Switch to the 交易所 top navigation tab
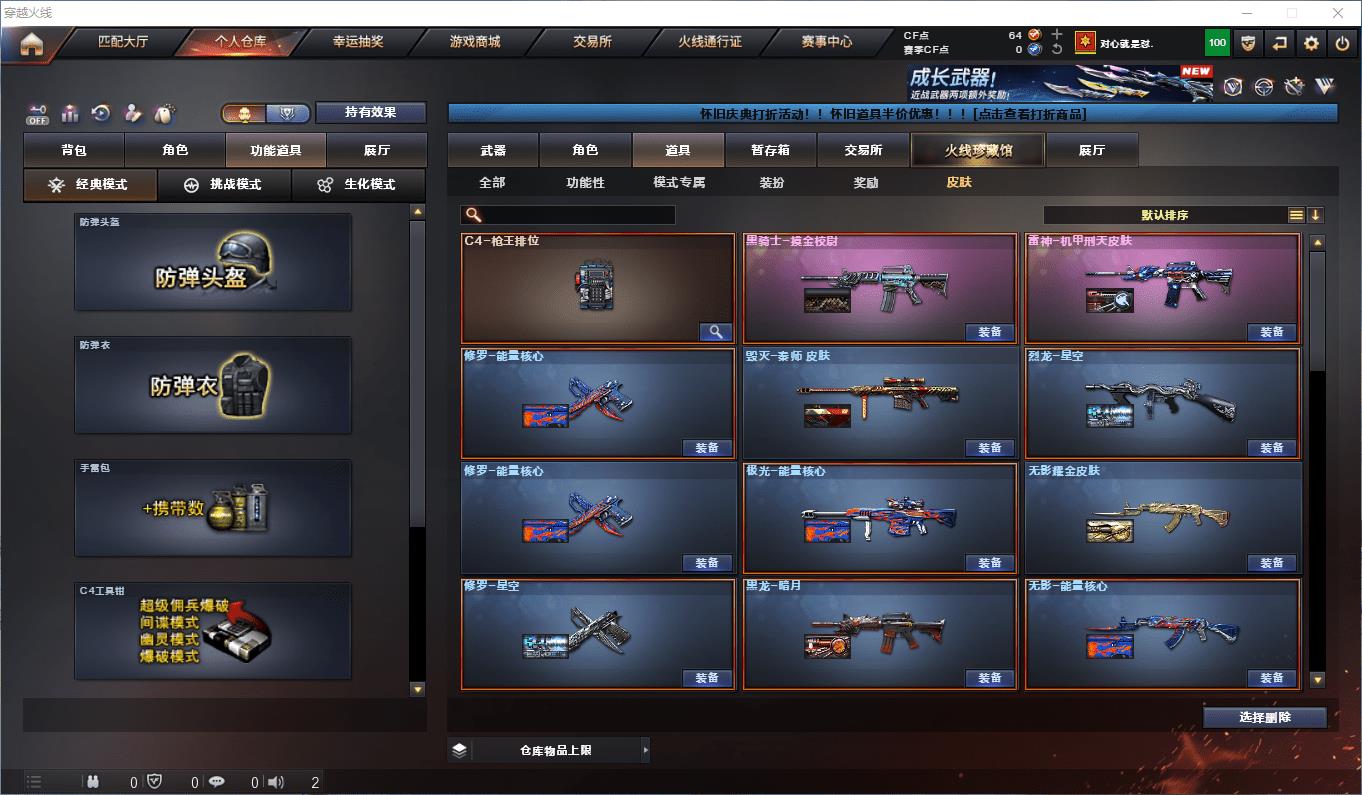 click(592, 42)
